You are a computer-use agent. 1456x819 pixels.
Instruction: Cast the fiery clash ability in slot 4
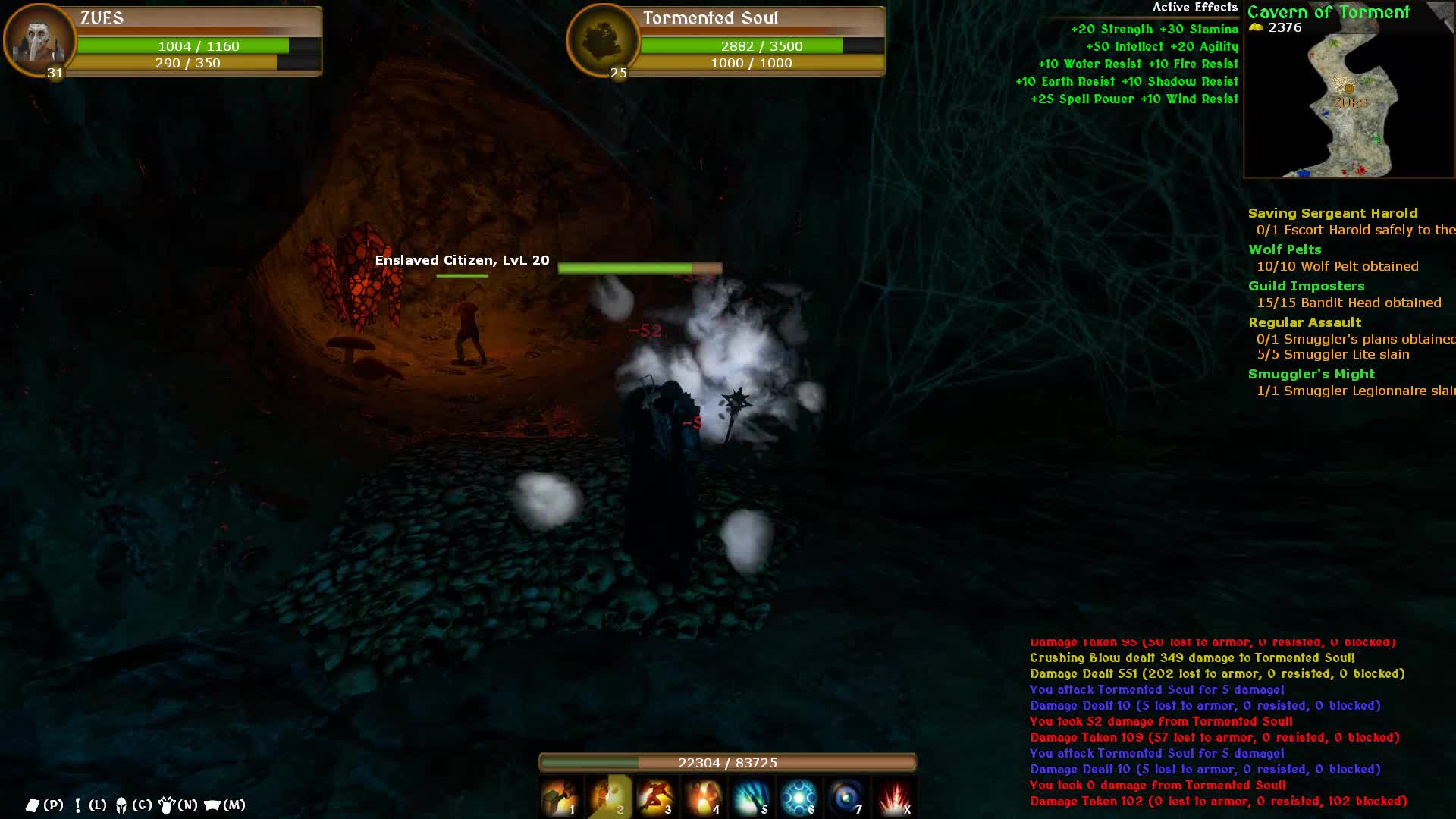pyautogui.click(x=704, y=797)
